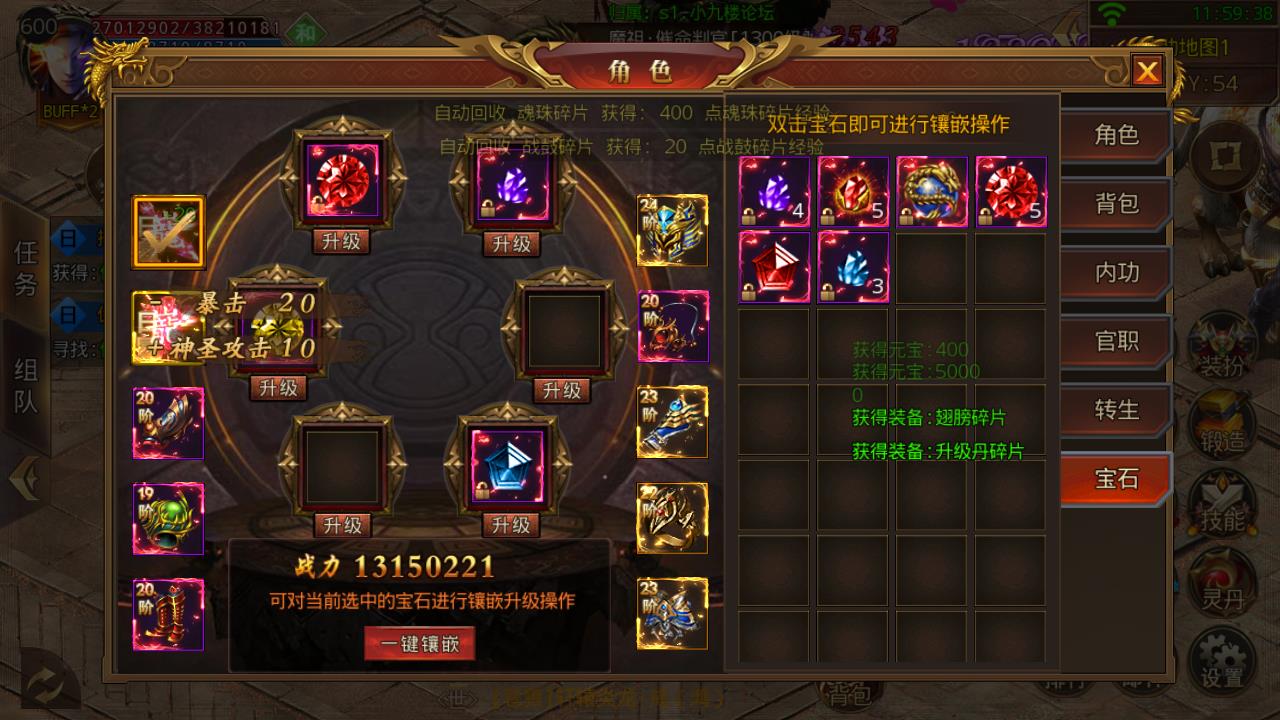Select the blue crystal gem in inventory
Image resolution: width=1280 pixels, height=720 pixels.
click(853, 267)
